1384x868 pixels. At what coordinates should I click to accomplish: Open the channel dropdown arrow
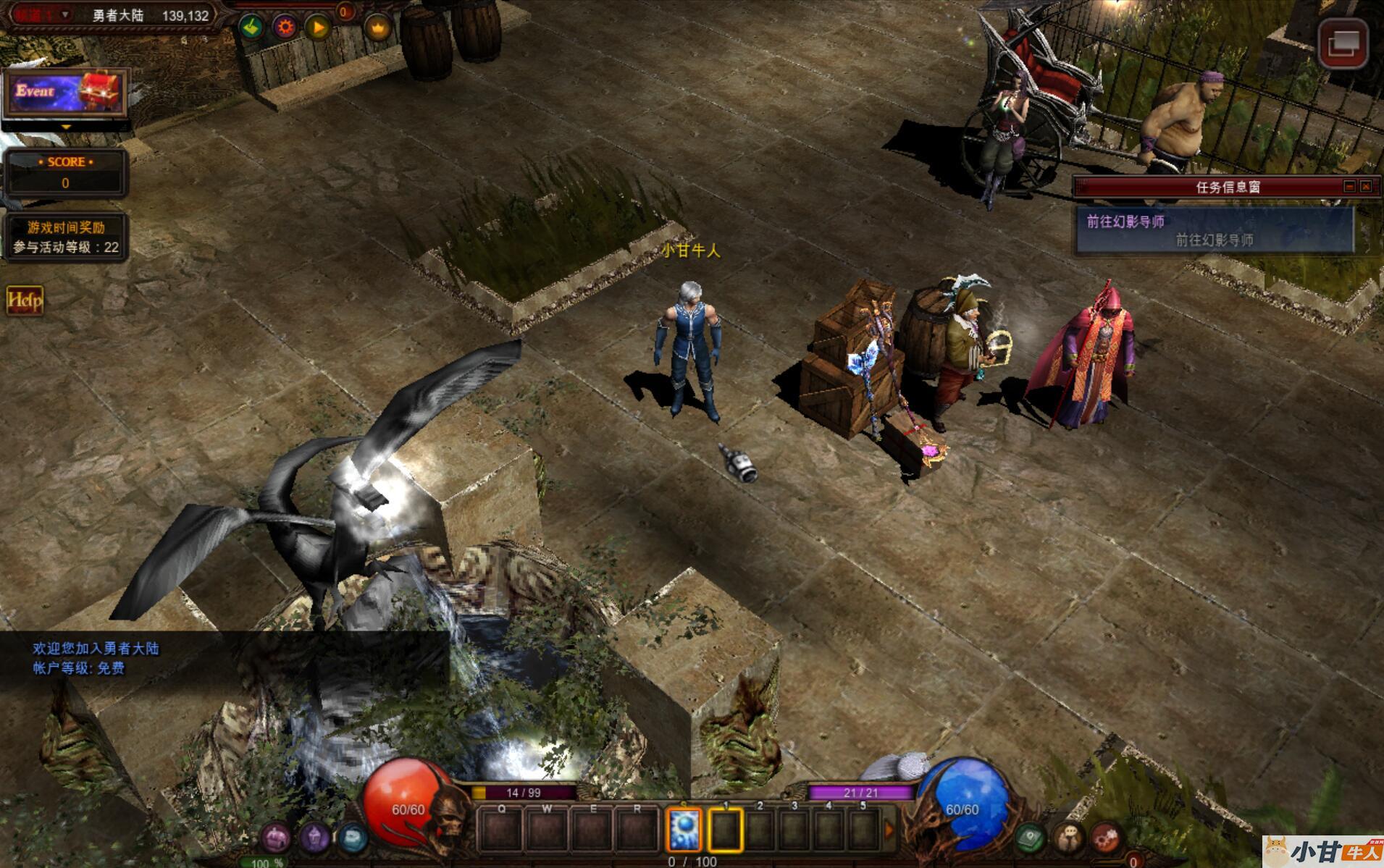(65, 14)
